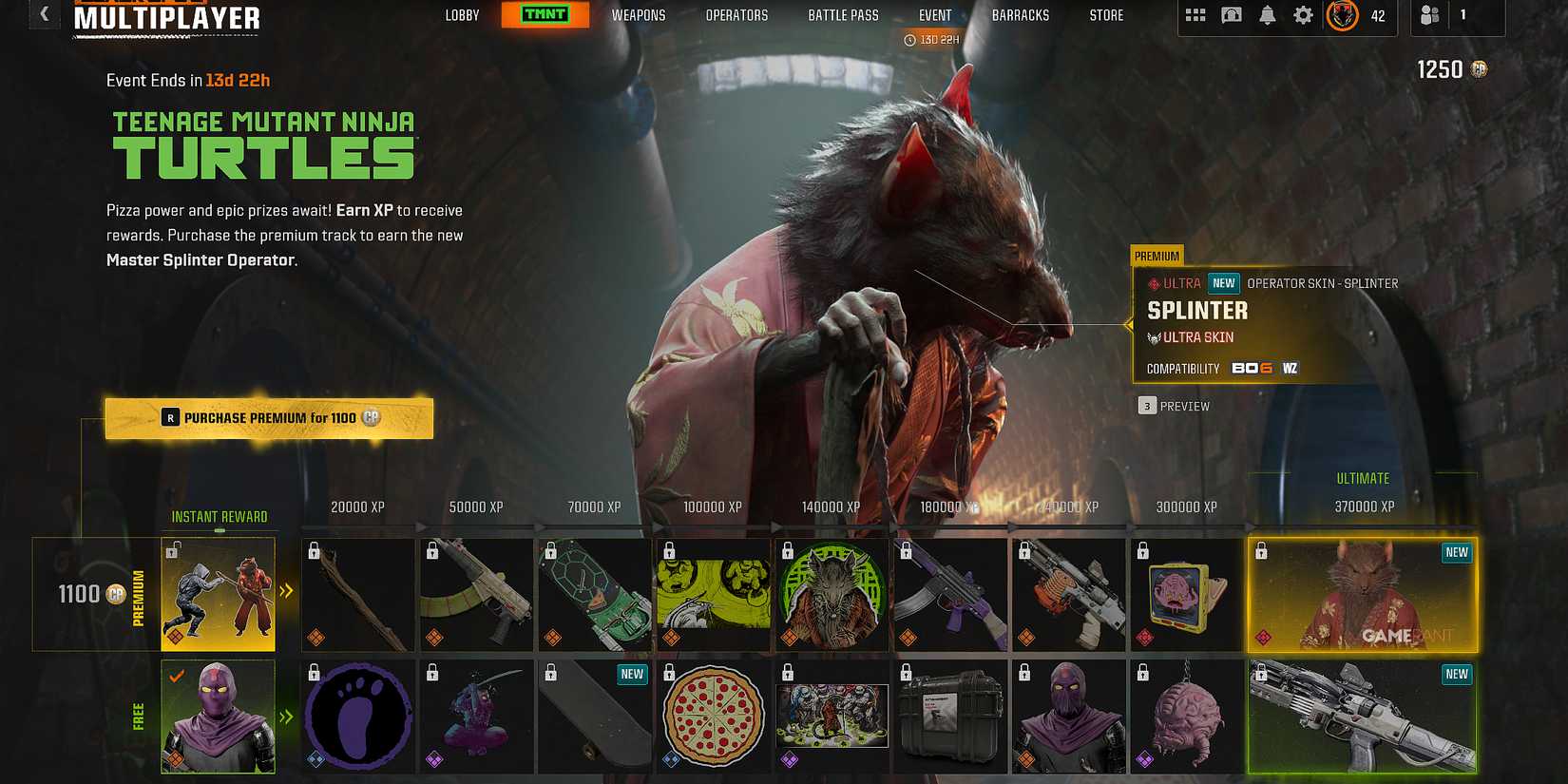The height and width of the screenshot is (784, 1568).
Task: Click the lock icon on the 20000 XP reward
Action: pyautogui.click(x=312, y=551)
